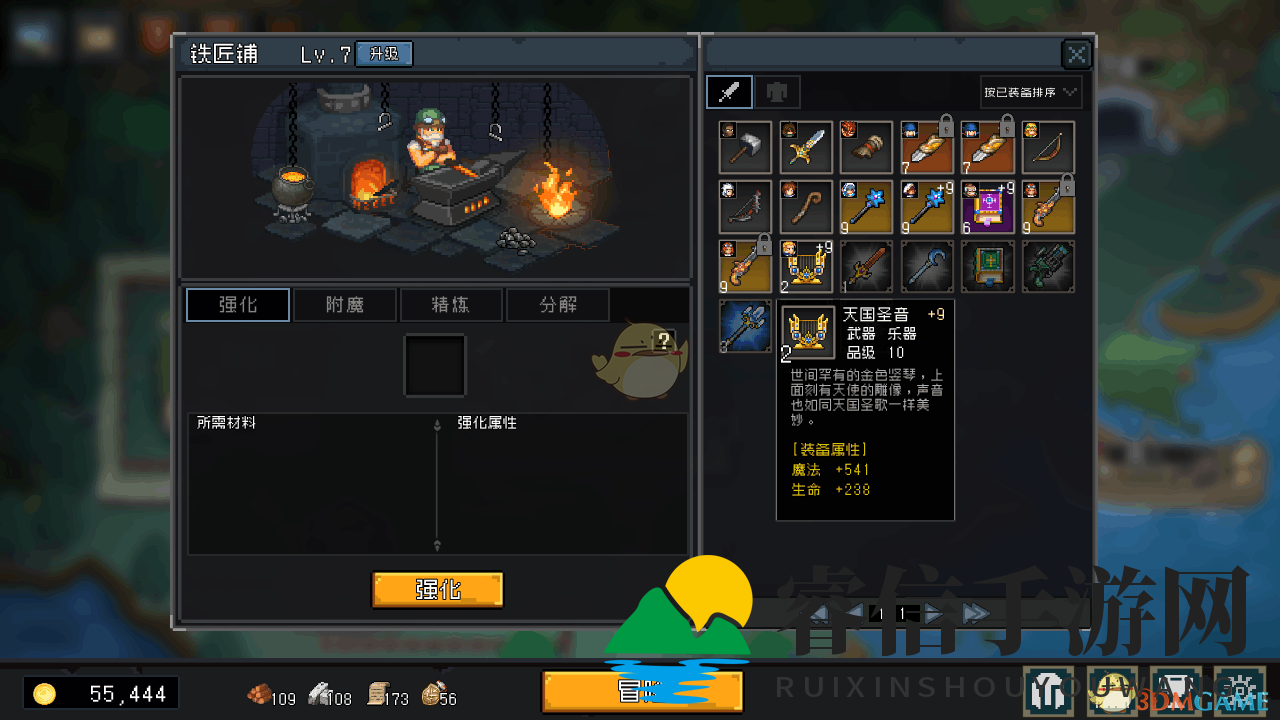Open settings with the gear icon bottom right
Screen dimensions: 1280x720
[1240, 690]
